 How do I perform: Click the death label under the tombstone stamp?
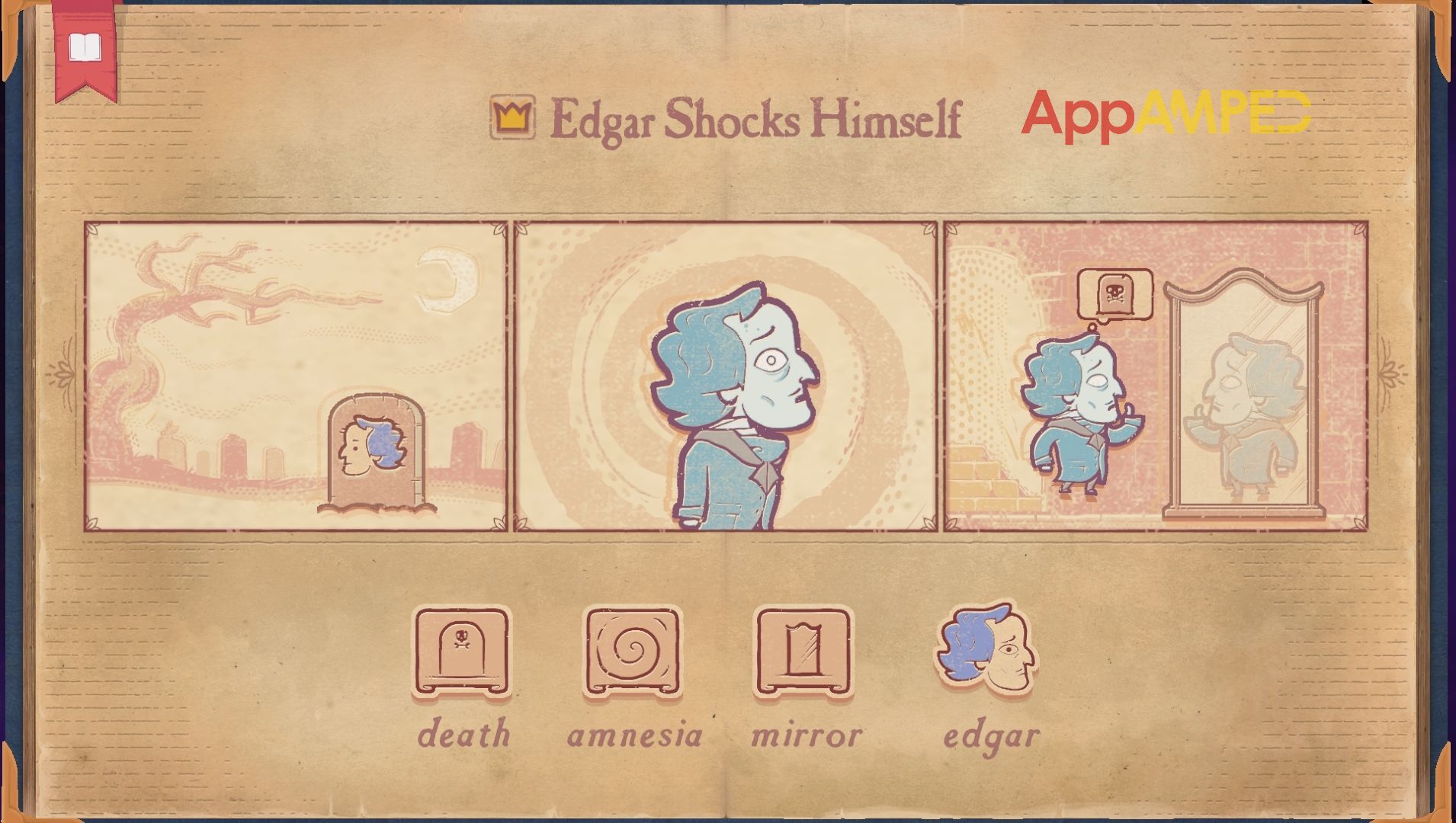(463, 734)
